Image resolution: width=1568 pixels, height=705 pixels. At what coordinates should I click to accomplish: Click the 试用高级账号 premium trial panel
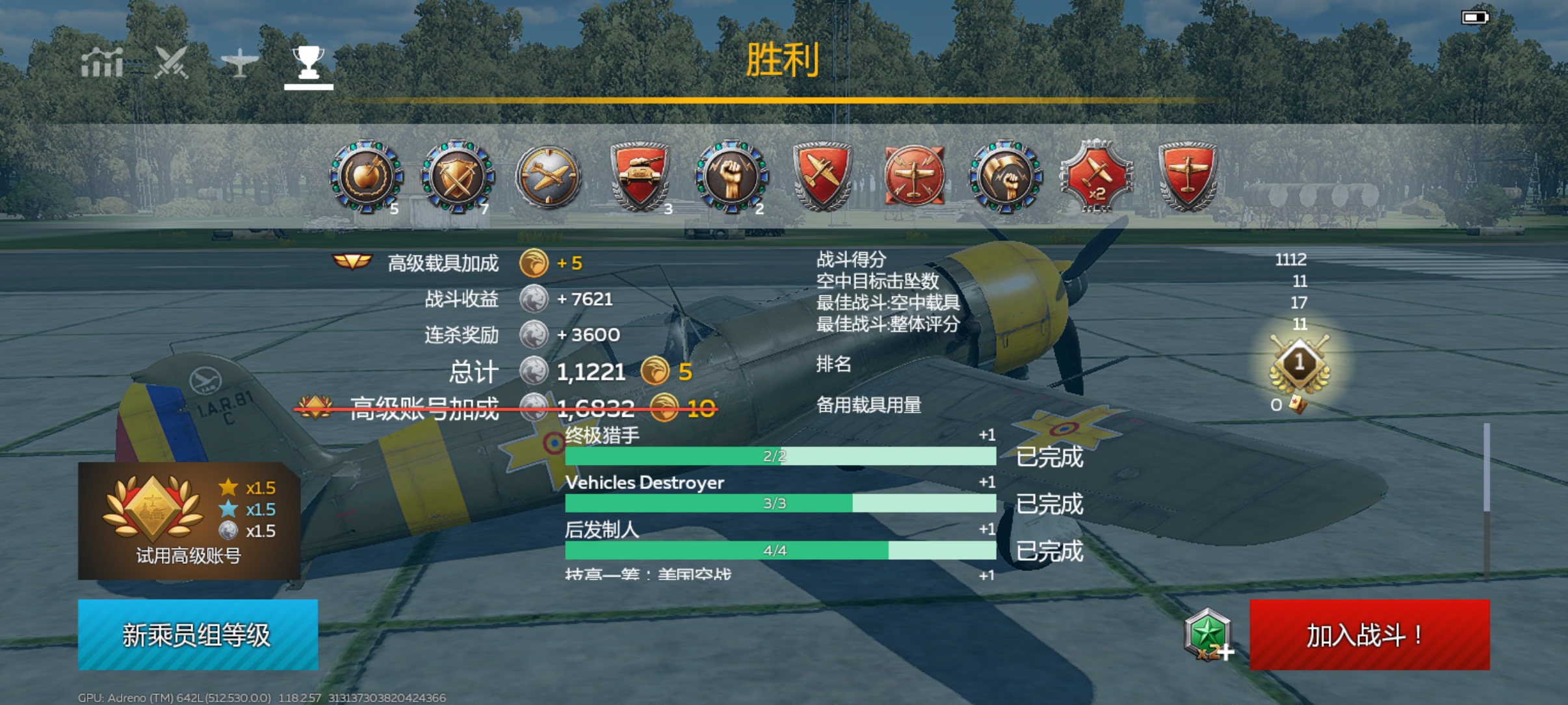195,520
